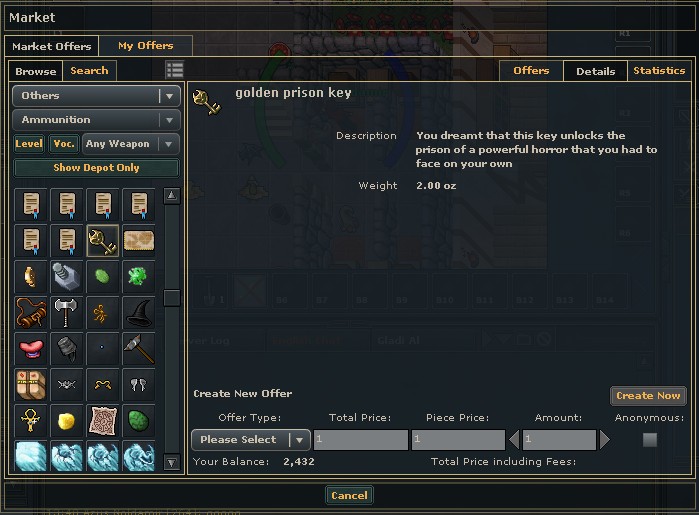The width and height of the screenshot is (699, 515).
Task: Toggle the Level filter button
Action: coord(29,144)
